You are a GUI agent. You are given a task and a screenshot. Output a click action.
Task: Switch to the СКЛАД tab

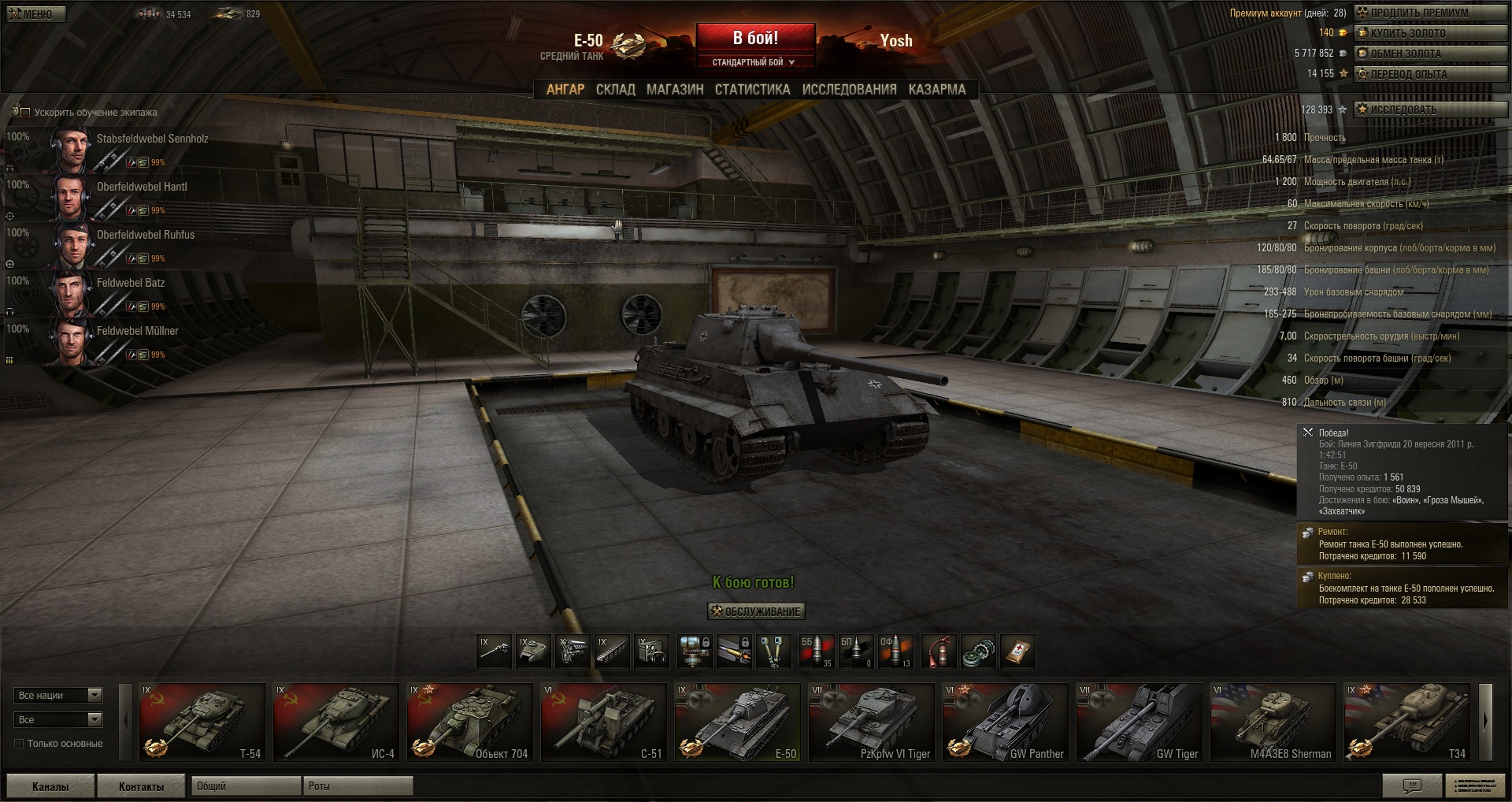point(615,90)
